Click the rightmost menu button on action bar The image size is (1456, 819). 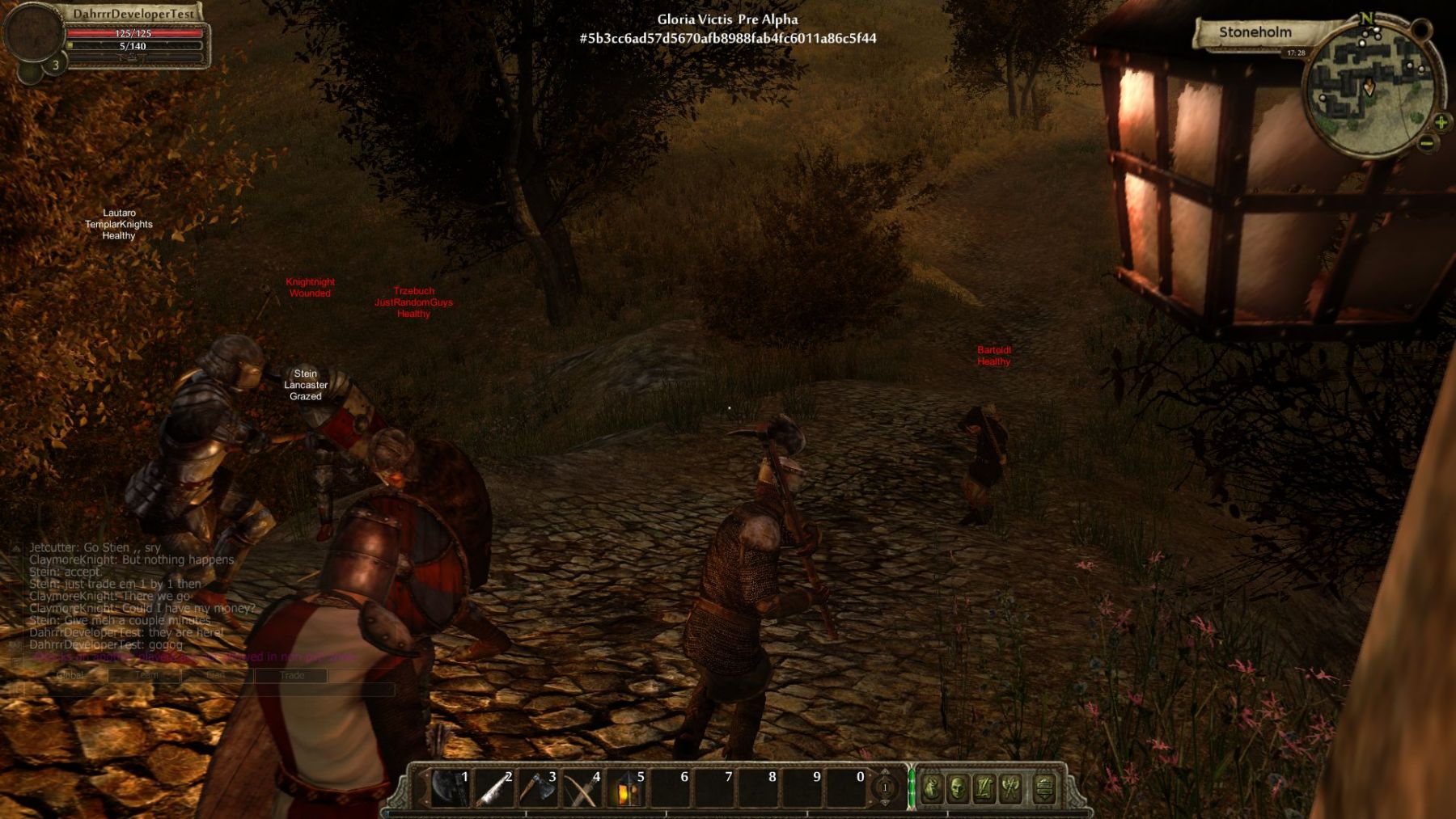pos(1044,787)
